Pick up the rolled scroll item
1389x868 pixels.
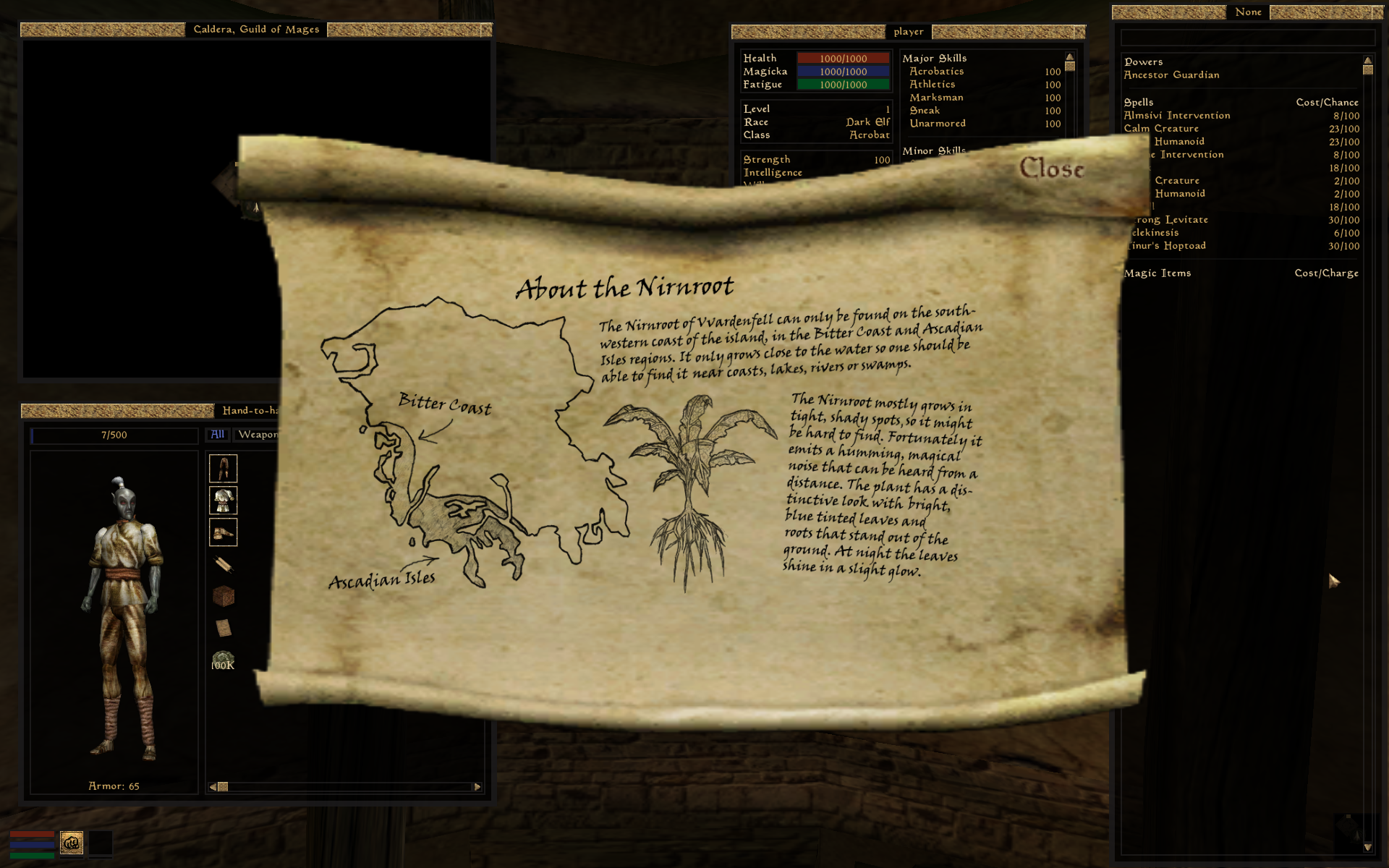223,564
